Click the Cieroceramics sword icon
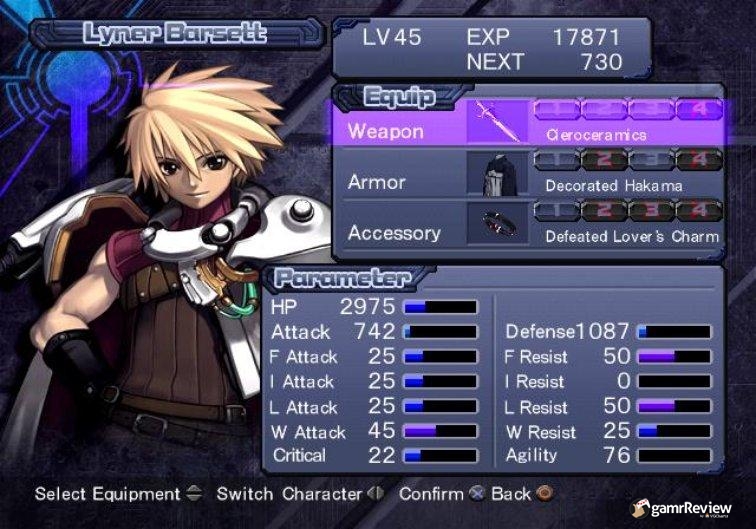 (497, 122)
